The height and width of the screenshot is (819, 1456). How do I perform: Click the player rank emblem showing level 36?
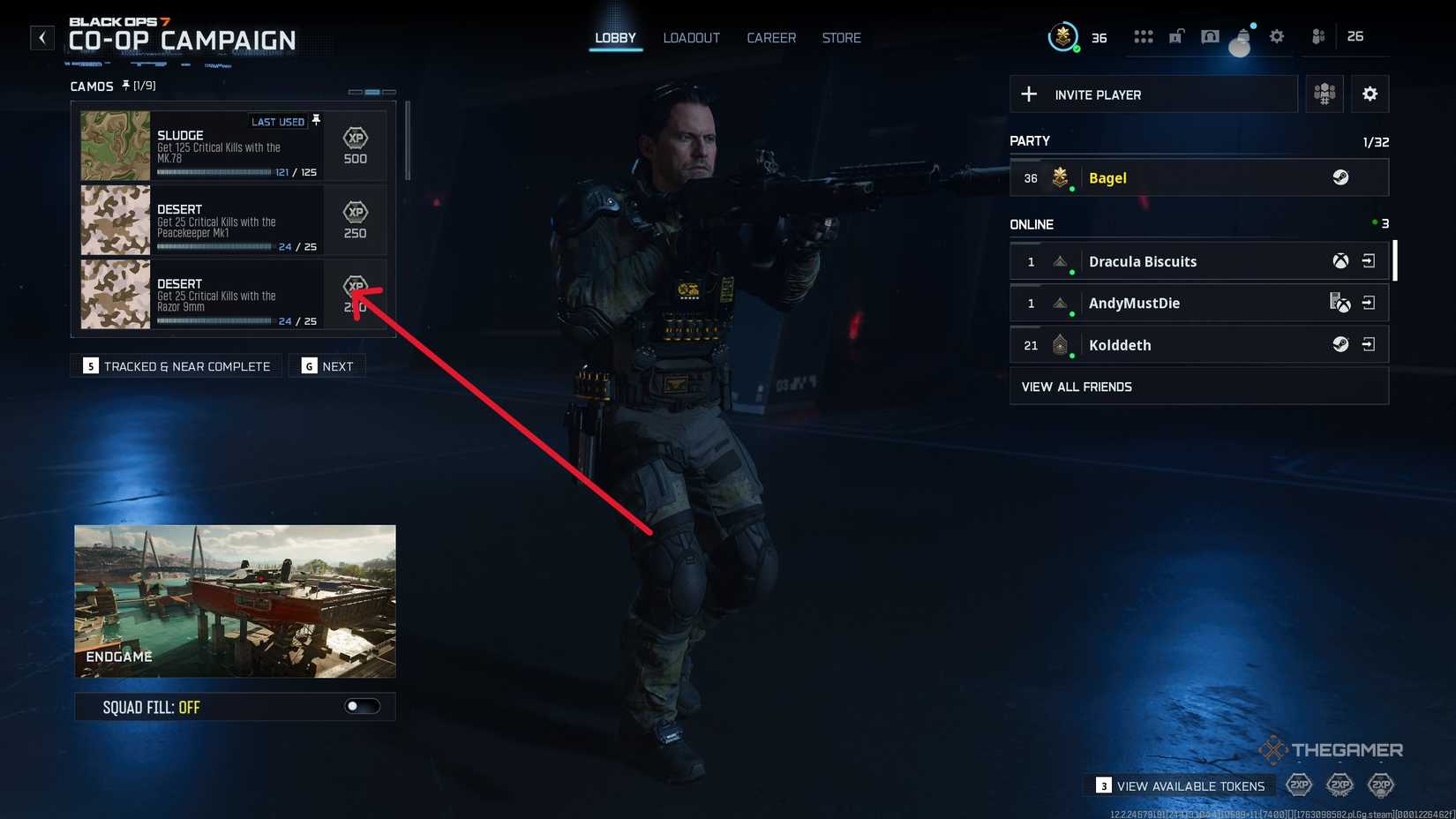pos(1063,37)
